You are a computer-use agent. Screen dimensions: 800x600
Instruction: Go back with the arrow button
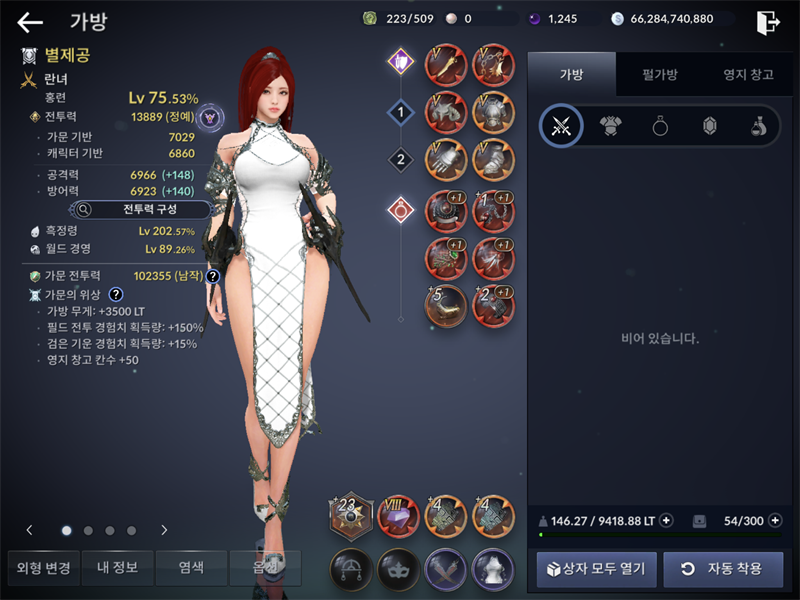[x=30, y=22]
